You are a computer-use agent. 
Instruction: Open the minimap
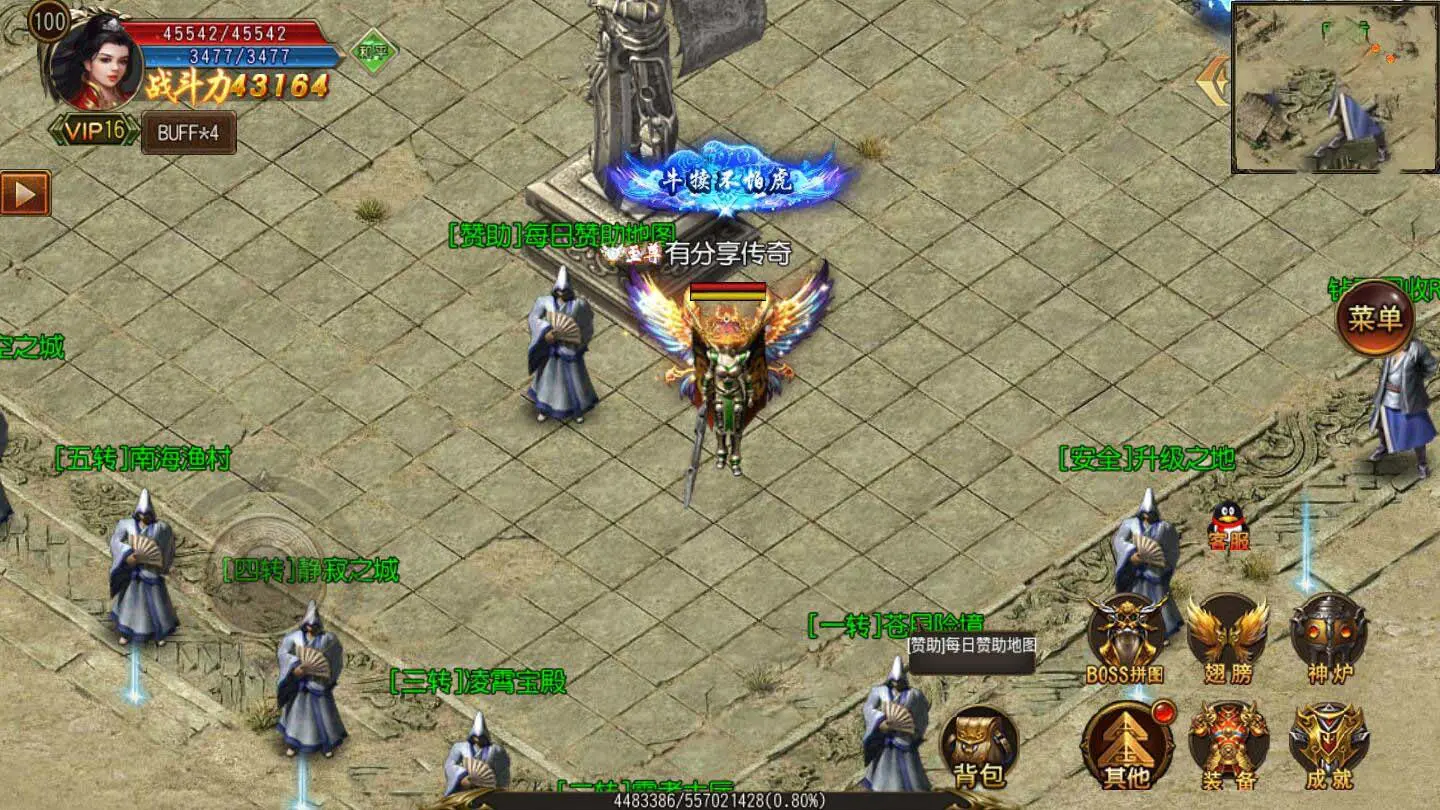(1334, 88)
